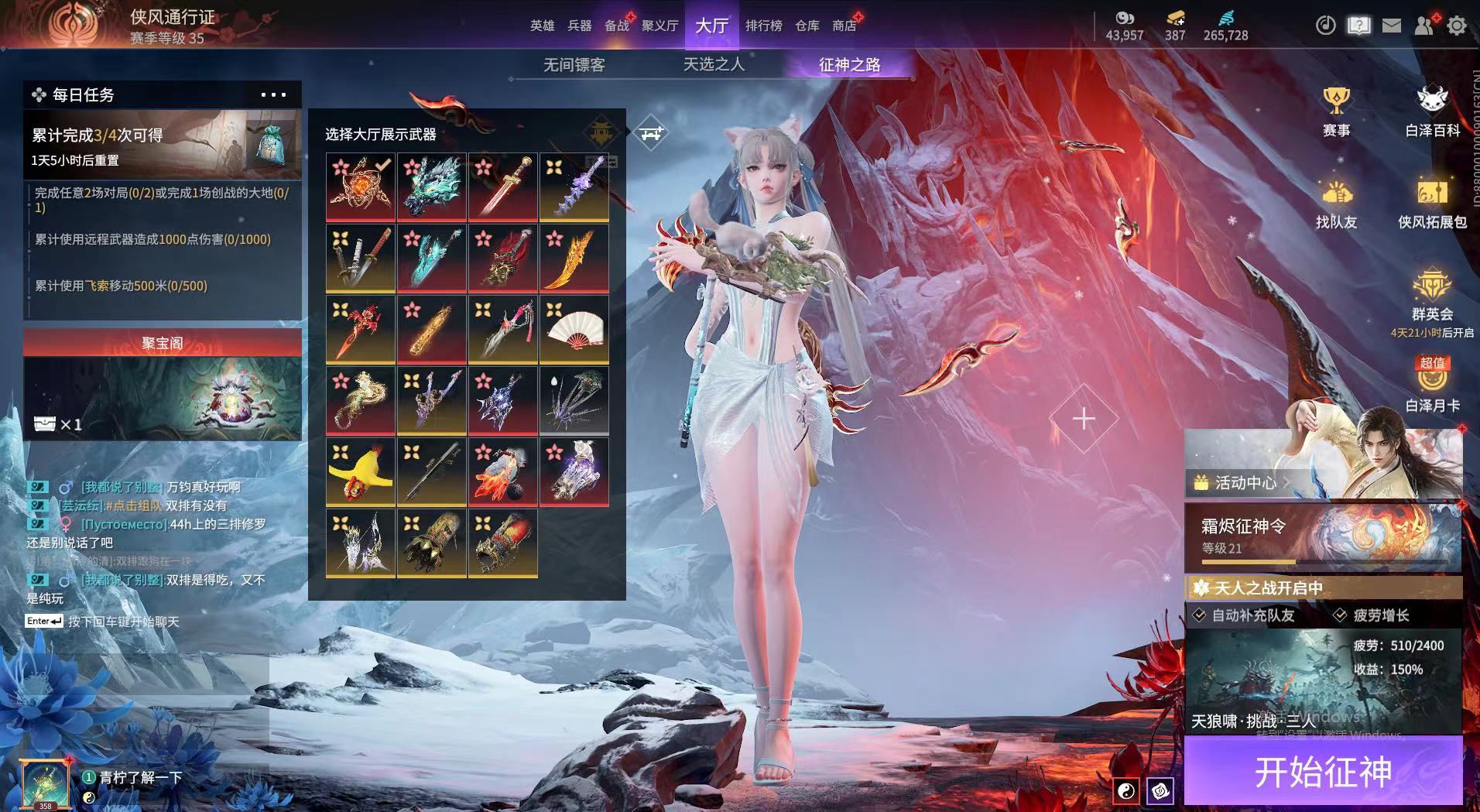Open the 英雄 heroes menu

(x=542, y=26)
